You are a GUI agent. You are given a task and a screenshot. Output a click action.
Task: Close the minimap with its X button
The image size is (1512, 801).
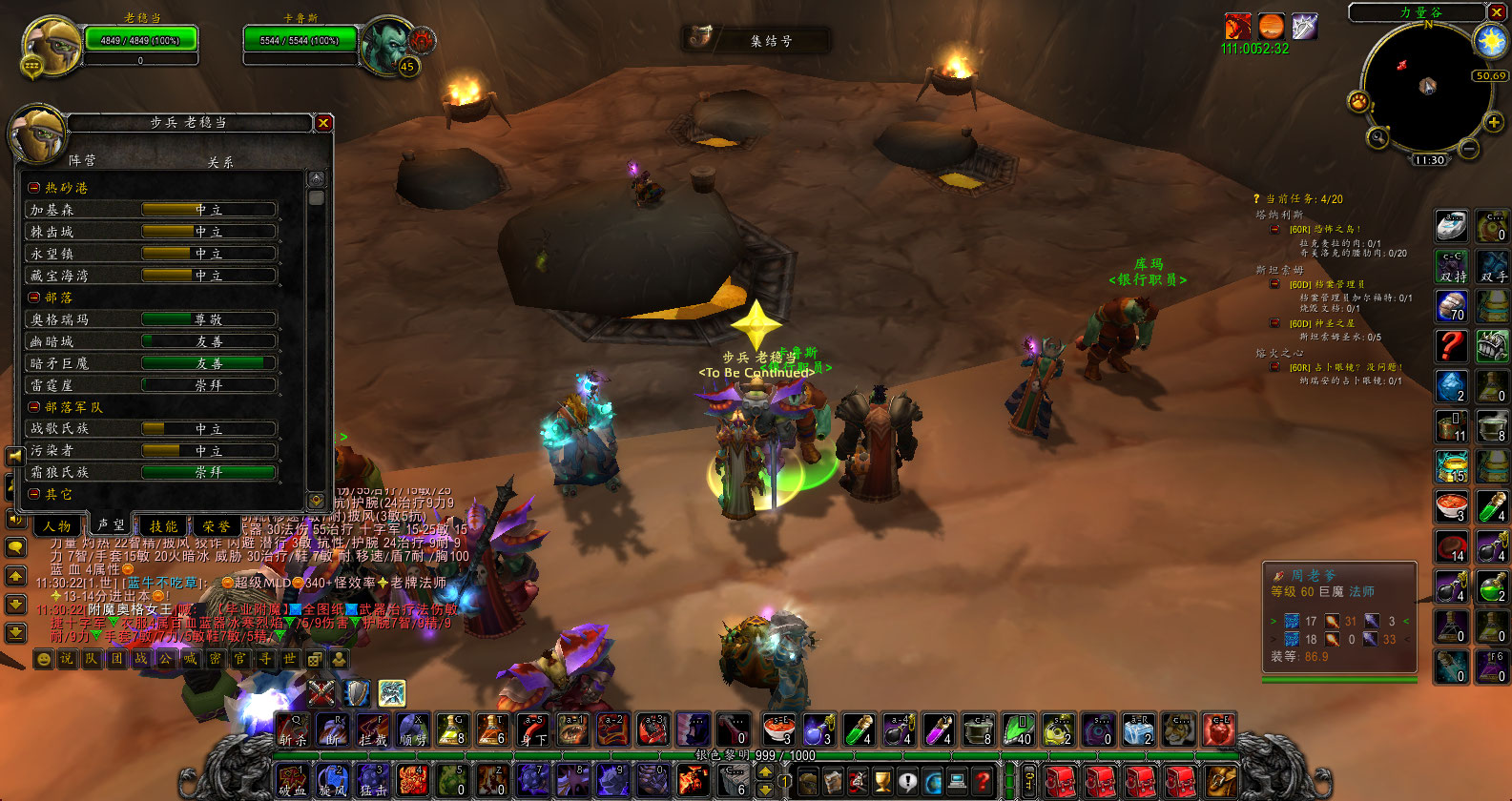[1497, 11]
